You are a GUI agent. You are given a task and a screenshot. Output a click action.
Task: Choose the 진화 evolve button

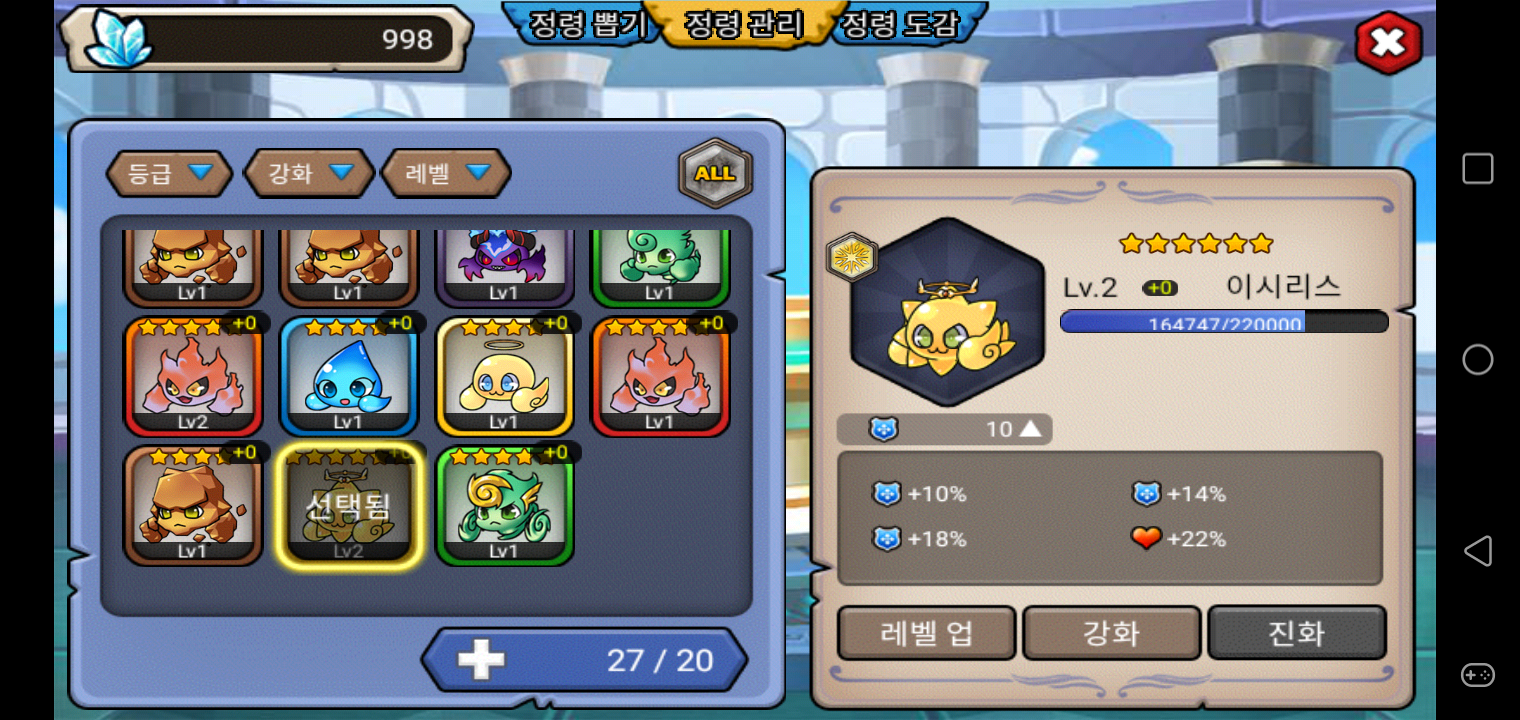[1296, 633]
